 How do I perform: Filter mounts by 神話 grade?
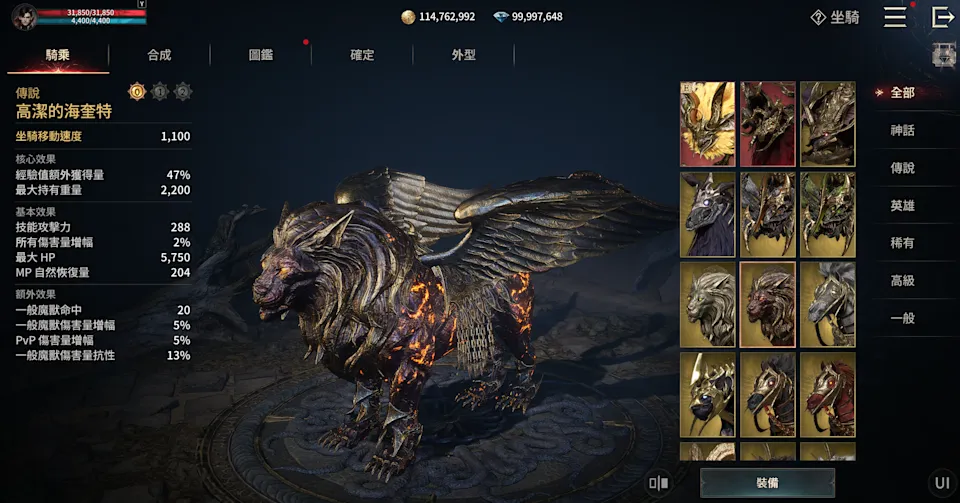click(x=902, y=130)
